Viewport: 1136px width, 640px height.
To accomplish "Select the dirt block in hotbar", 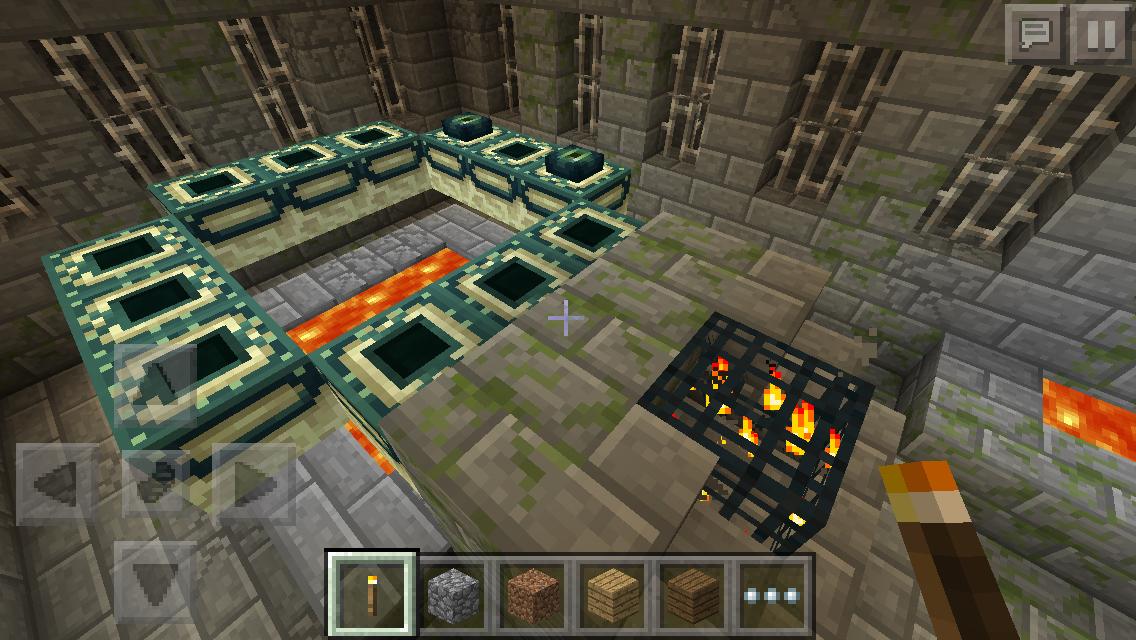I will (x=533, y=593).
